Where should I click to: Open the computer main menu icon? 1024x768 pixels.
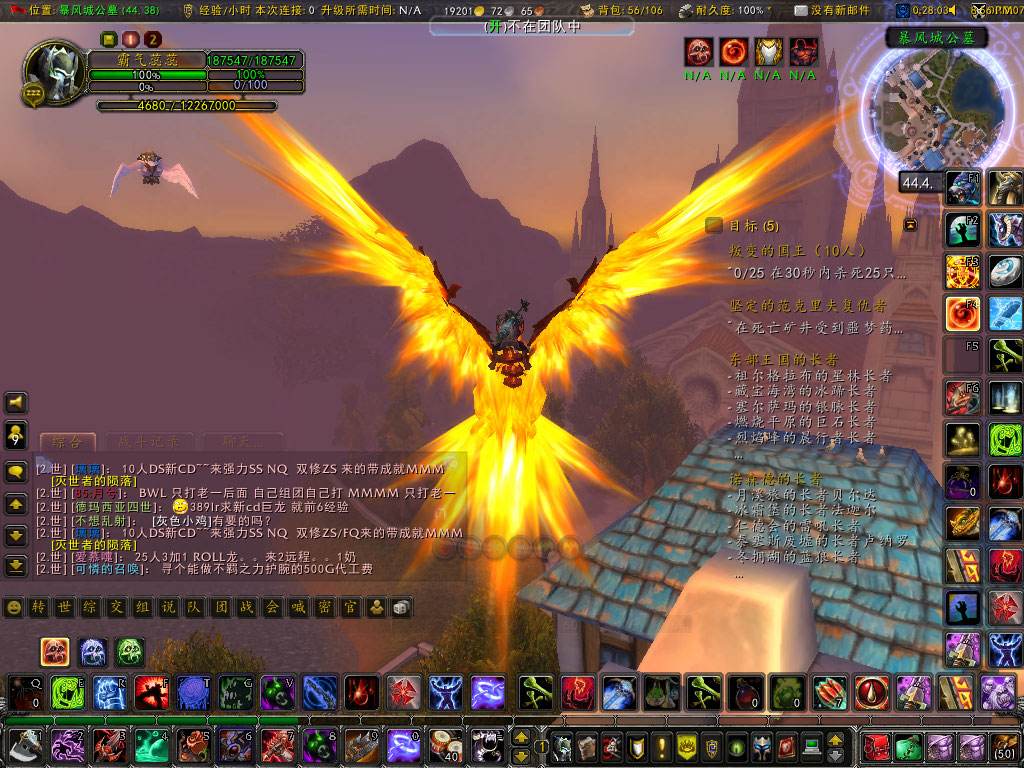point(811,746)
